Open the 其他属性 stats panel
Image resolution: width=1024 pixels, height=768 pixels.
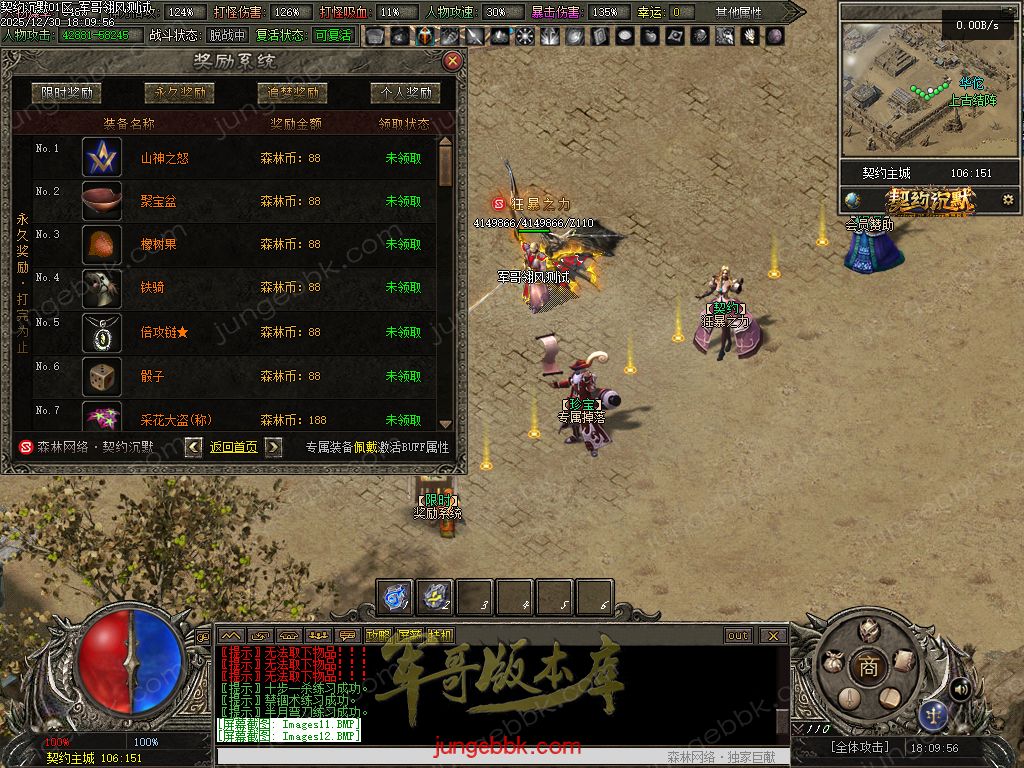(x=738, y=12)
